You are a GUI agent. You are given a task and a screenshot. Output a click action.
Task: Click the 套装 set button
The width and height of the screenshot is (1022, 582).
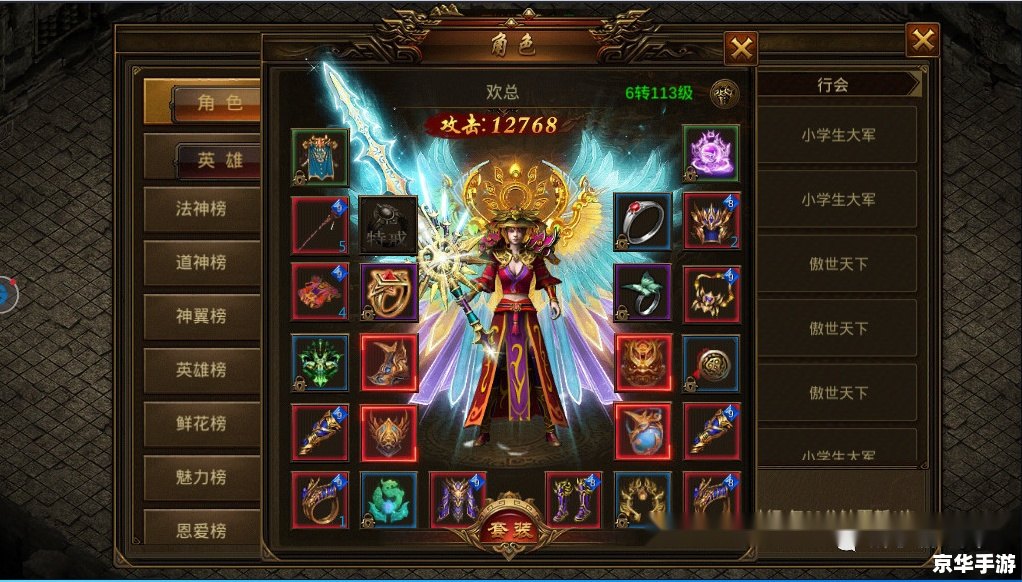(510, 526)
